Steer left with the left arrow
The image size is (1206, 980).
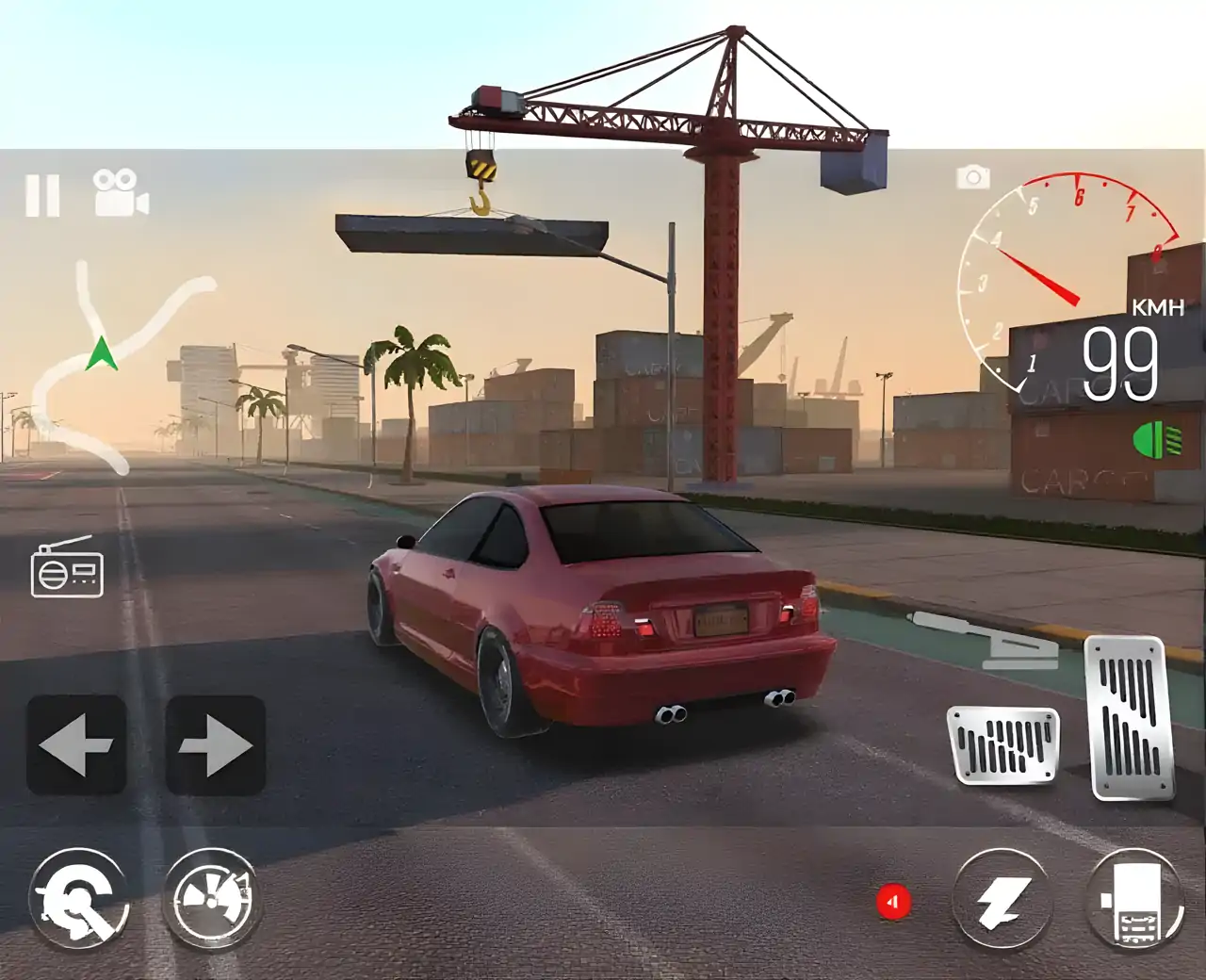pyautogui.click(x=76, y=744)
